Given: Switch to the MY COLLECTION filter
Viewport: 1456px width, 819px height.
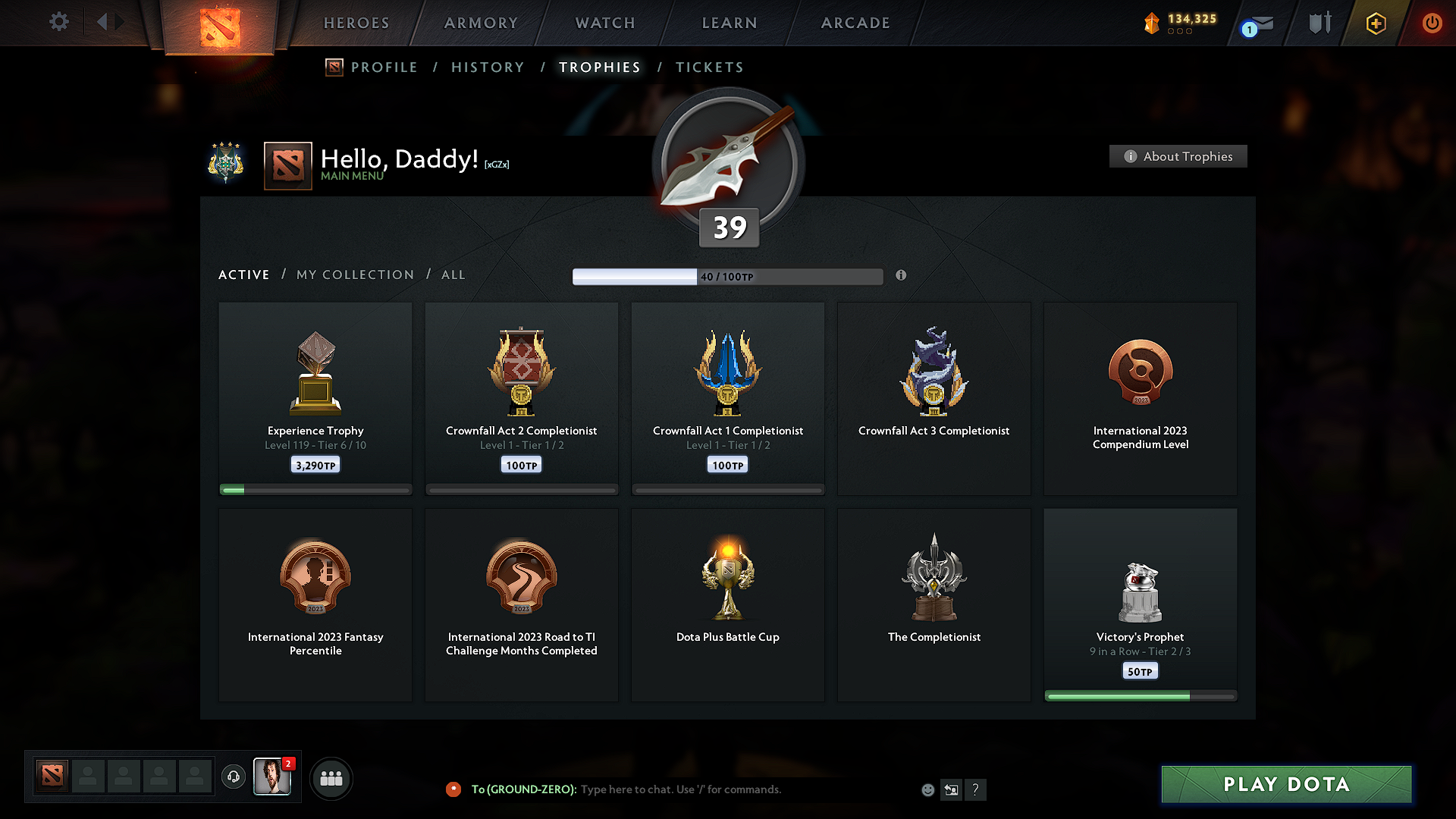Looking at the screenshot, I should click(354, 275).
